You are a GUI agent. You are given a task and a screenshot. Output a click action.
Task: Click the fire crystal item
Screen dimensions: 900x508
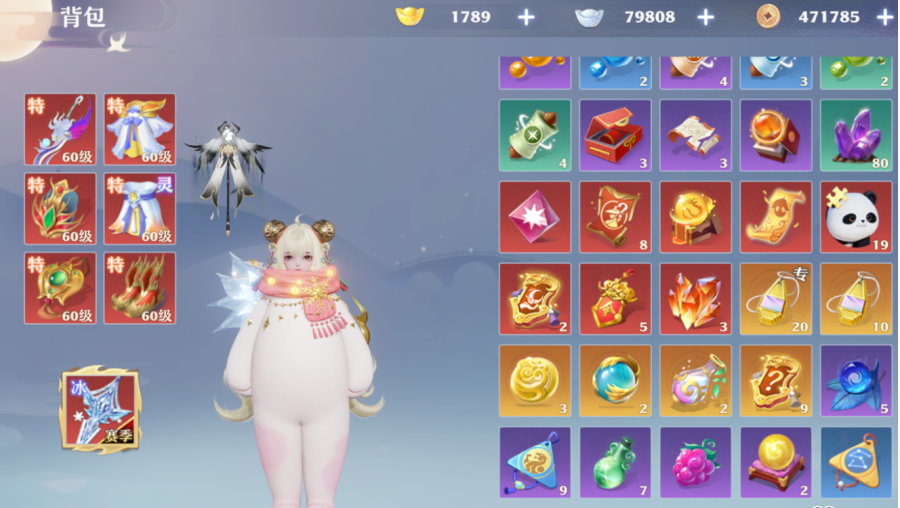695,298
